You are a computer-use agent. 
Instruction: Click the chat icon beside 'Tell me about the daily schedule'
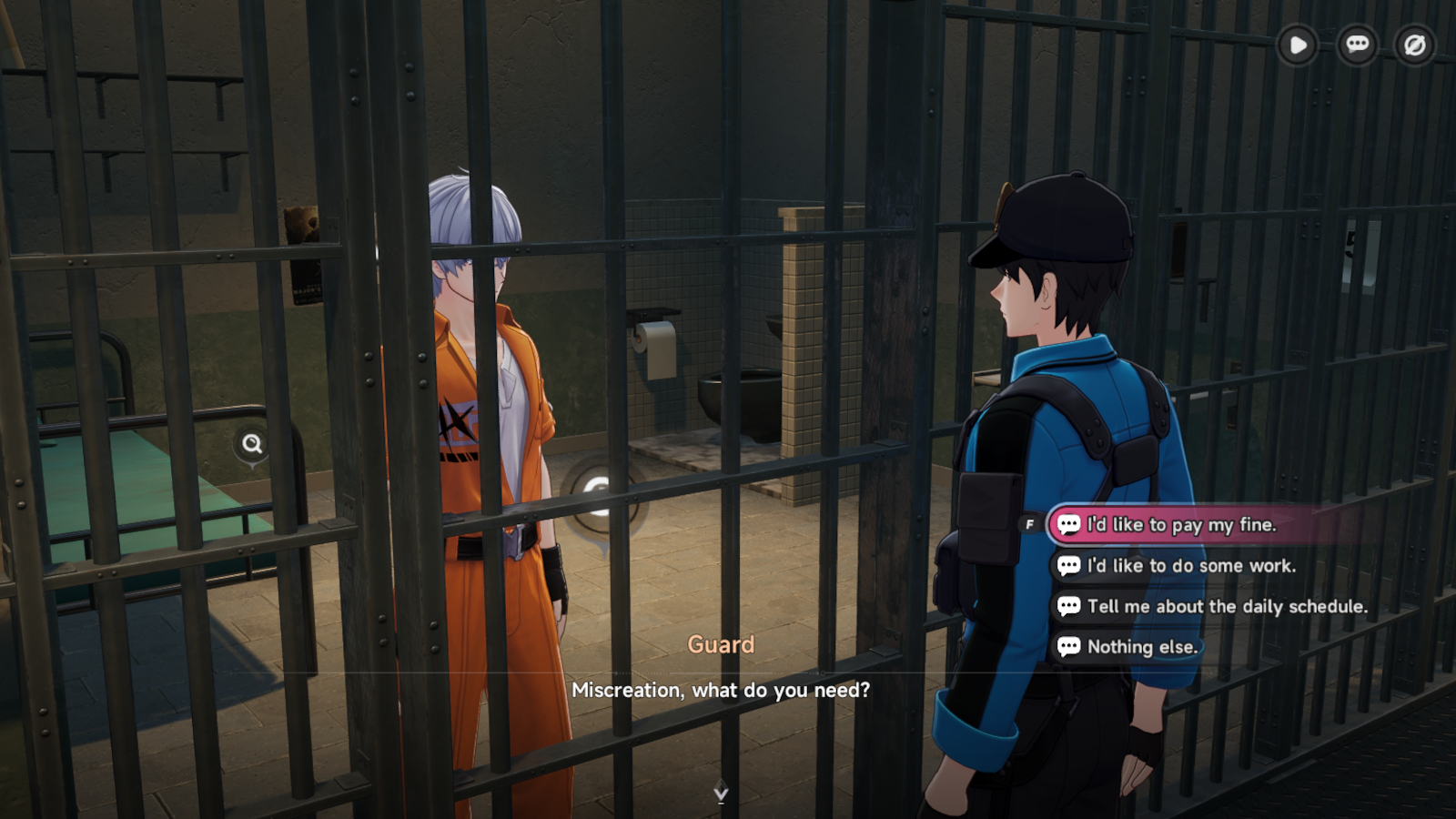1067,606
